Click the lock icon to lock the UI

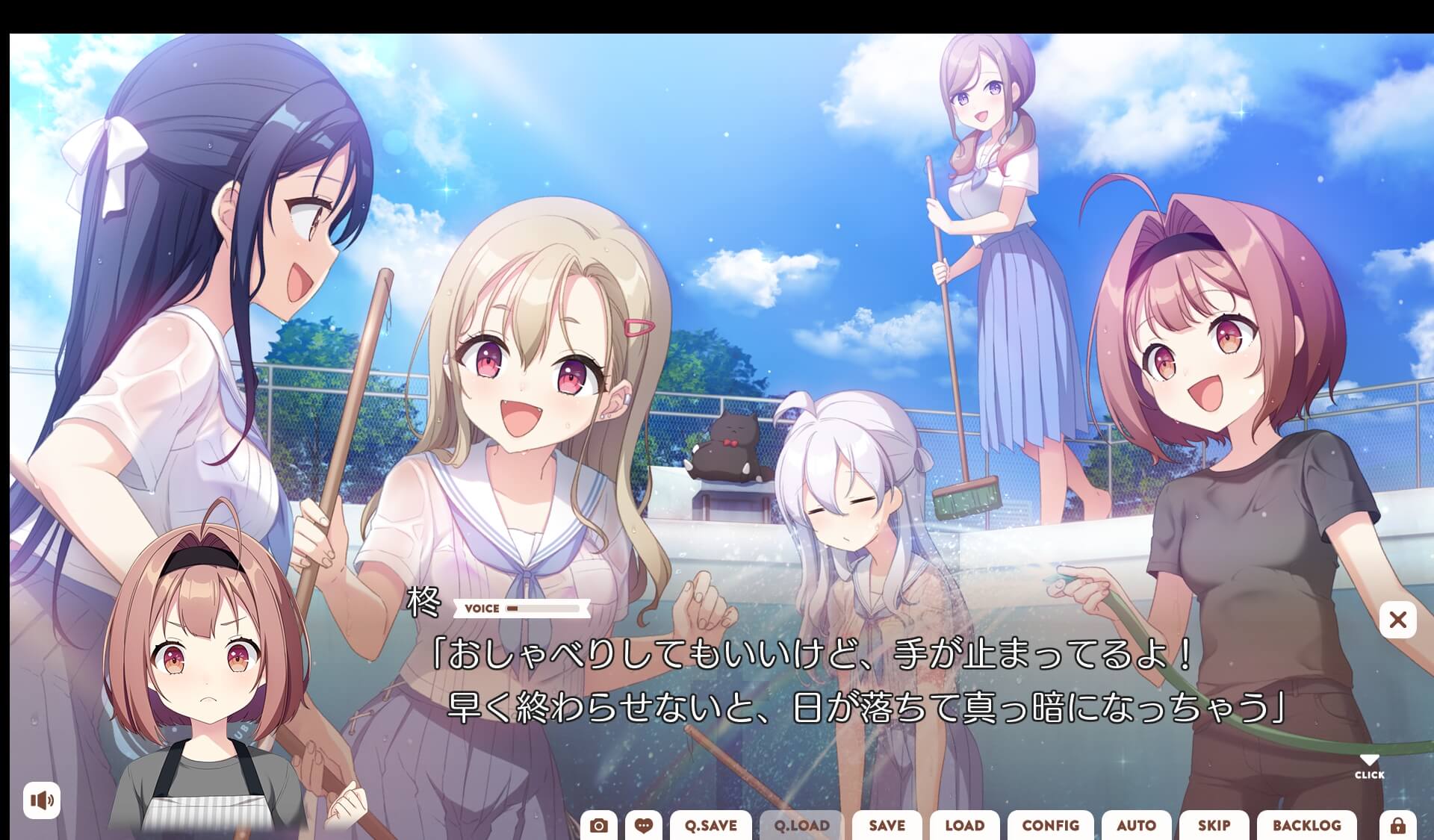[1398, 826]
